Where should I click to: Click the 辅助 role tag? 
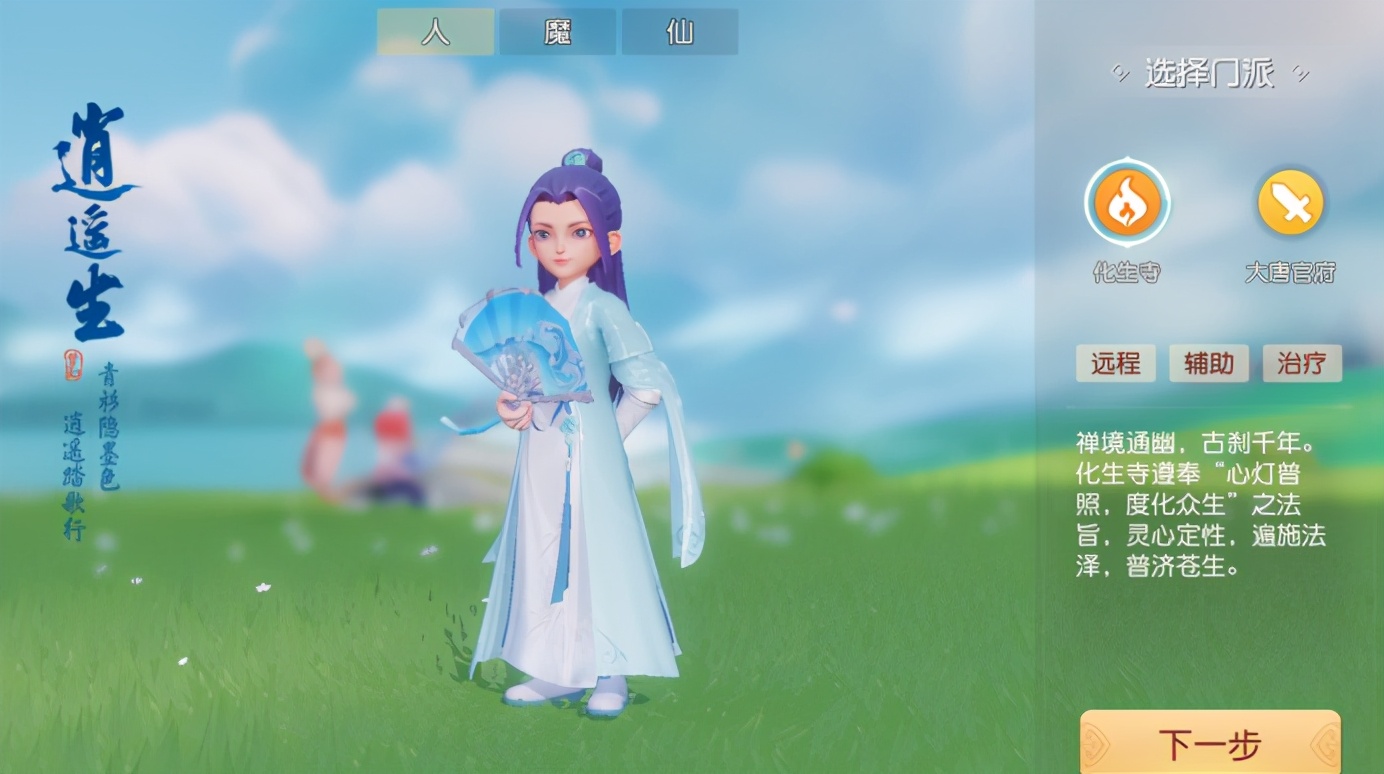1208,363
